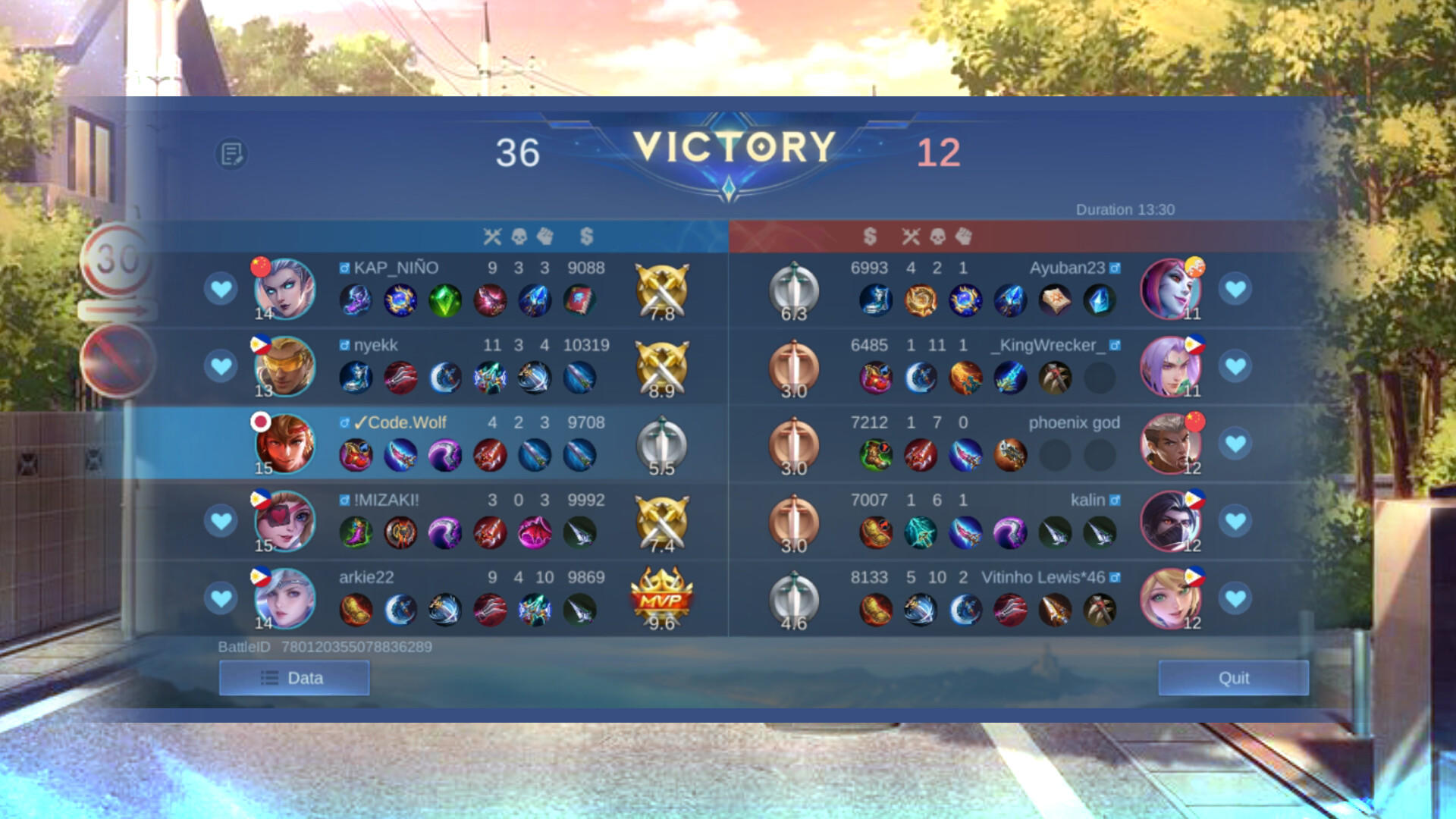Toggle the heart like for Ayuban23

point(1235,287)
